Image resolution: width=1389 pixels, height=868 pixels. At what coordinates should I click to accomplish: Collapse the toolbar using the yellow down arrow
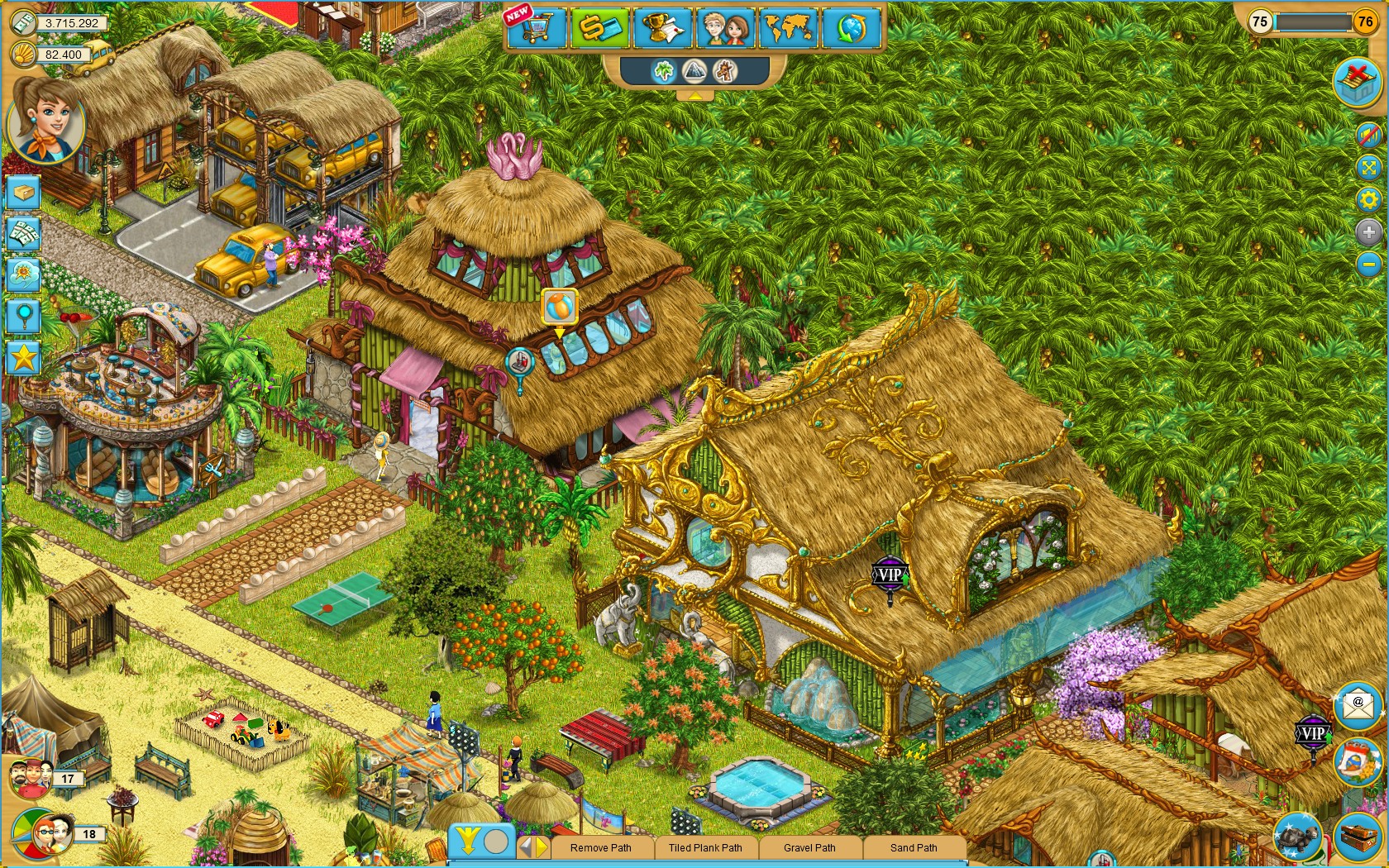(x=467, y=842)
